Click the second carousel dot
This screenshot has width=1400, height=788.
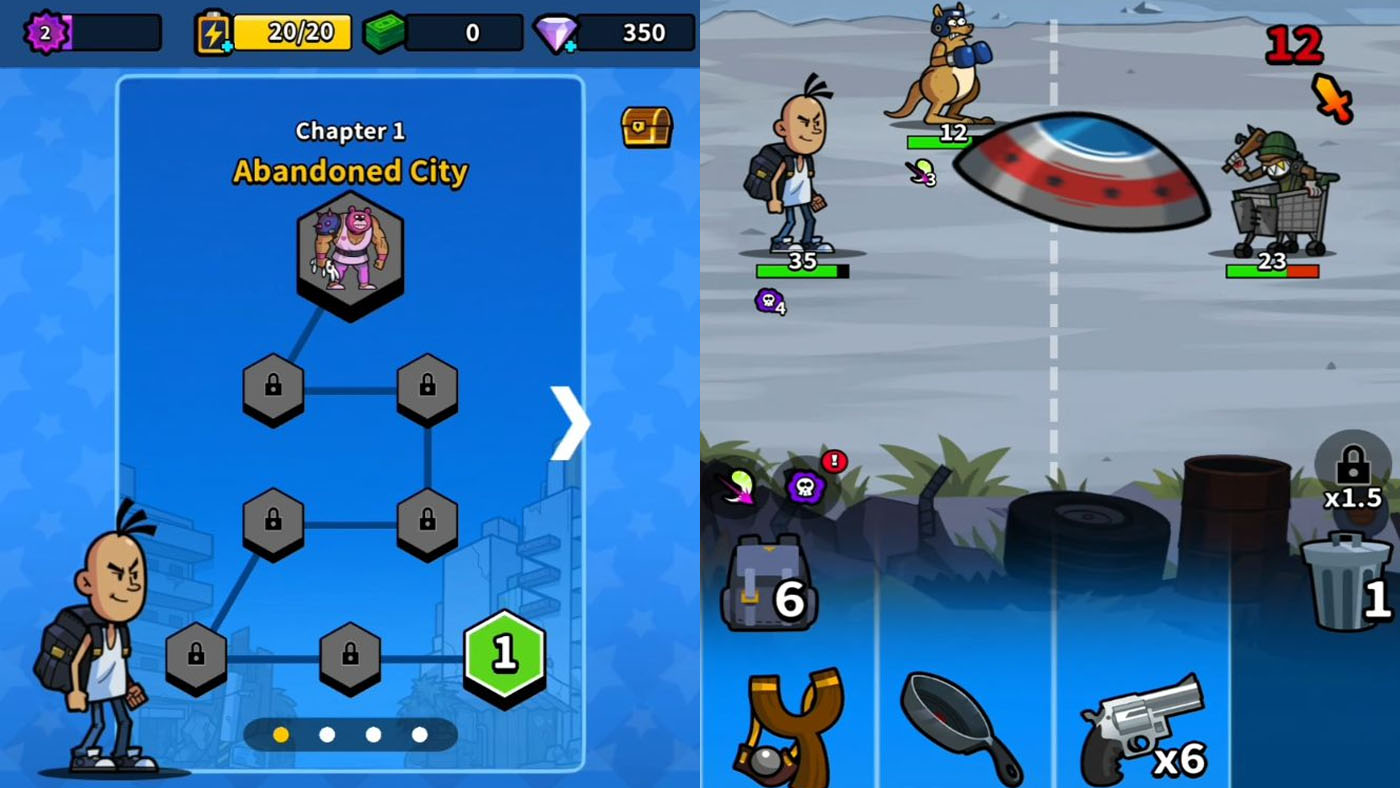coord(327,734)
